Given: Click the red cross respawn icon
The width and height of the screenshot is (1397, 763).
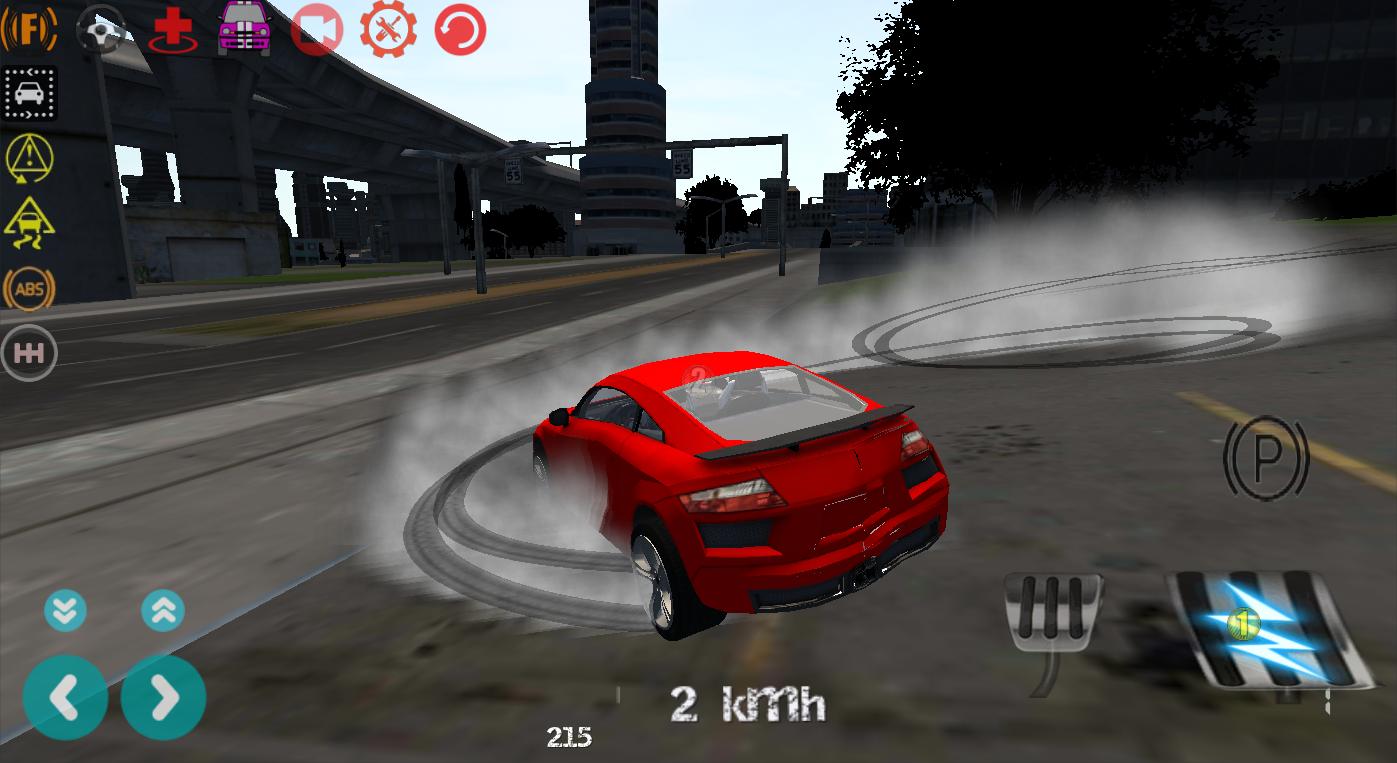Looking at the screenshot, I should (x=170, y=28).
